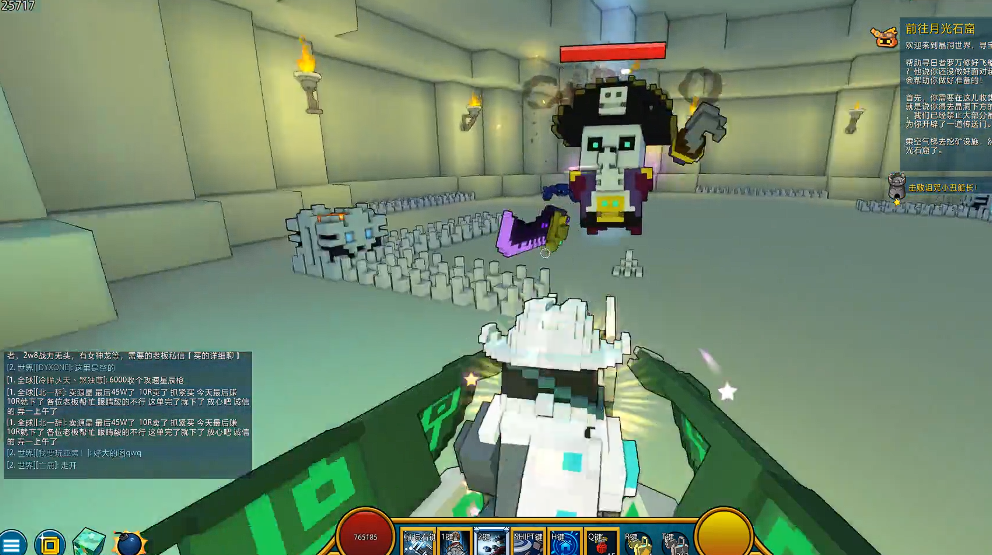Screen dimensions: 992x555
Task: Open the three-line main menu button
Action: [x=12, y=544]
